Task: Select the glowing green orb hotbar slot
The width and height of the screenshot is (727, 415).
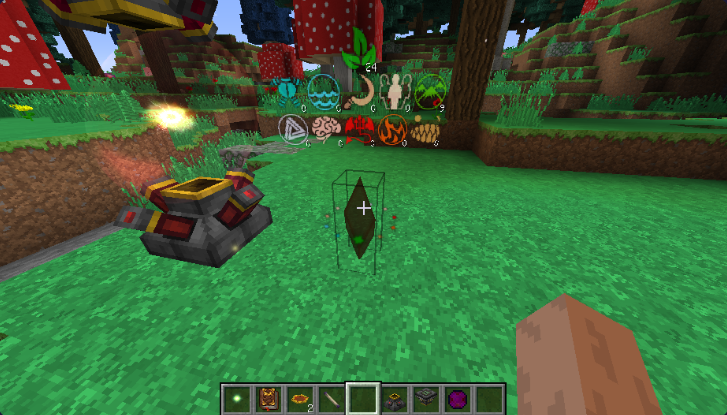Action: [x=237, y=397]
